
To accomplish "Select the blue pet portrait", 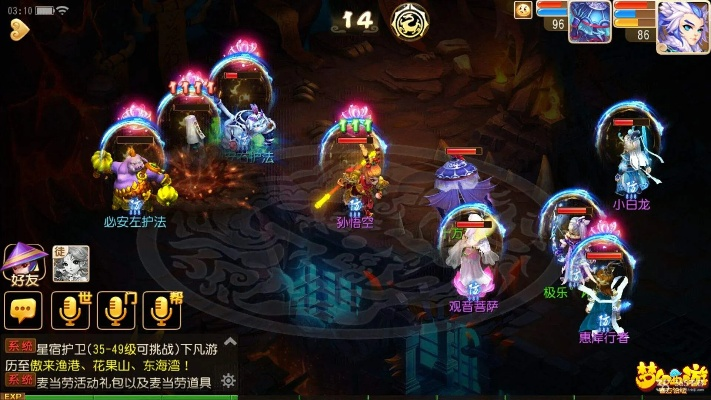I will (590, 22).
